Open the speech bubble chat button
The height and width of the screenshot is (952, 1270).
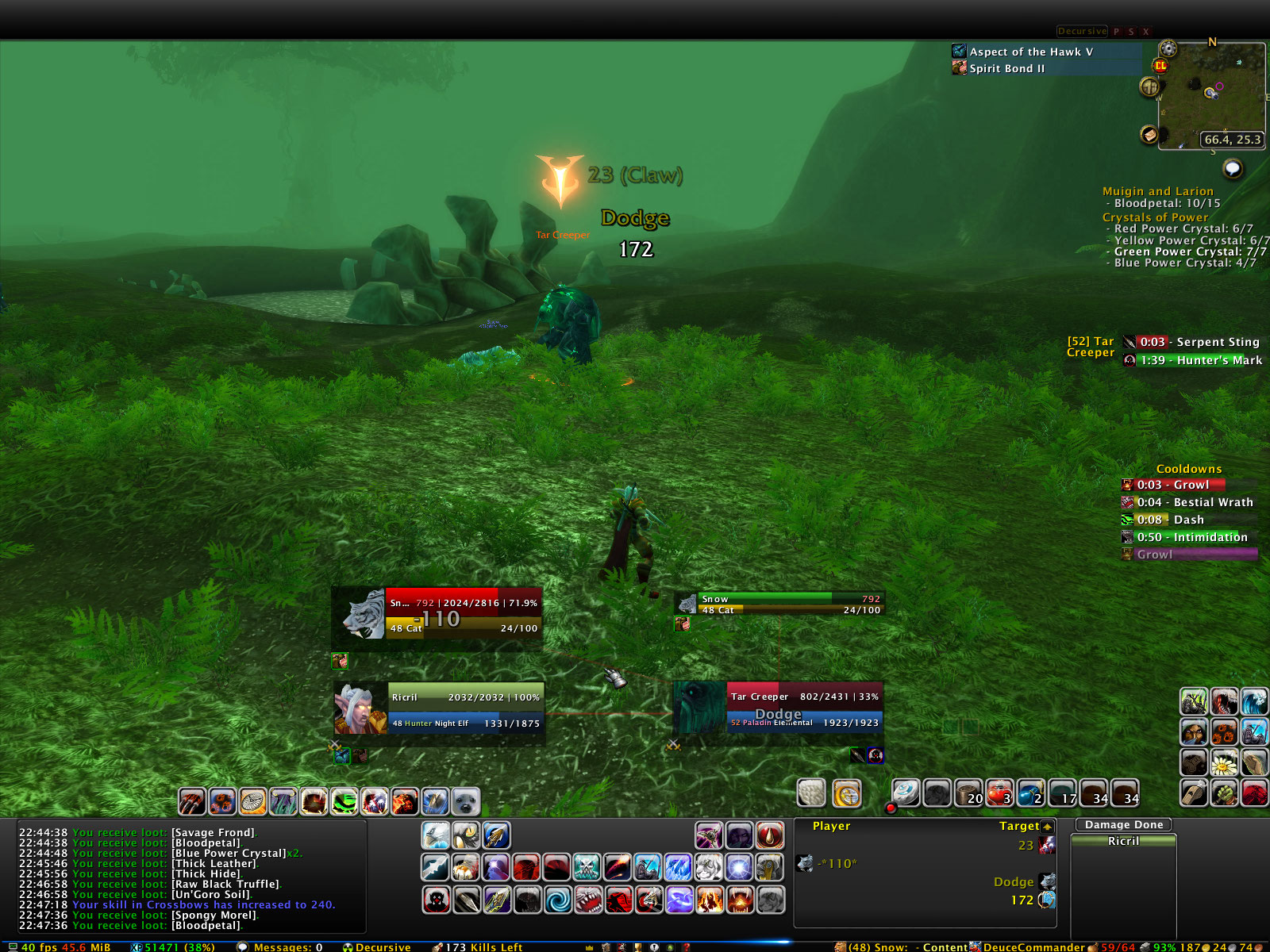click(1232, 168)
